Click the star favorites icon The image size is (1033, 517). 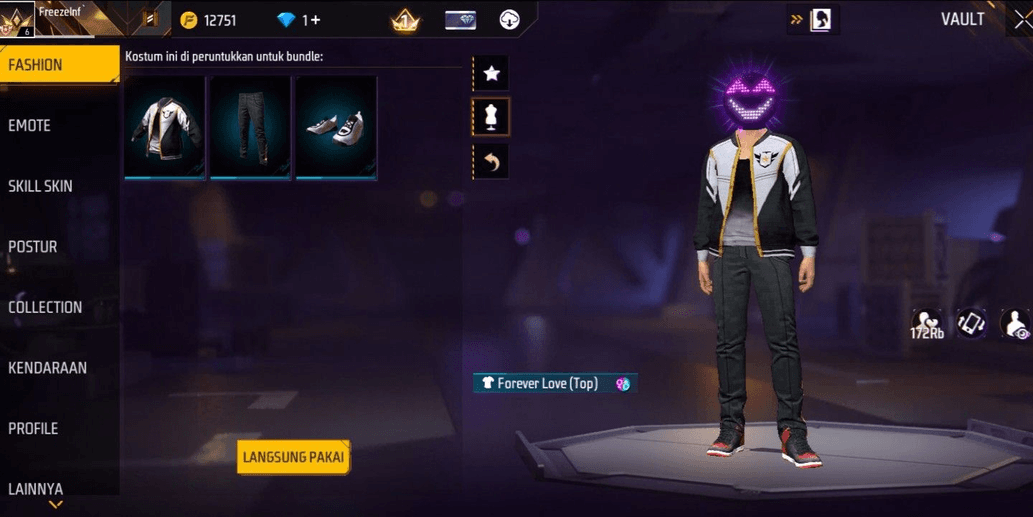pos(491,73)
